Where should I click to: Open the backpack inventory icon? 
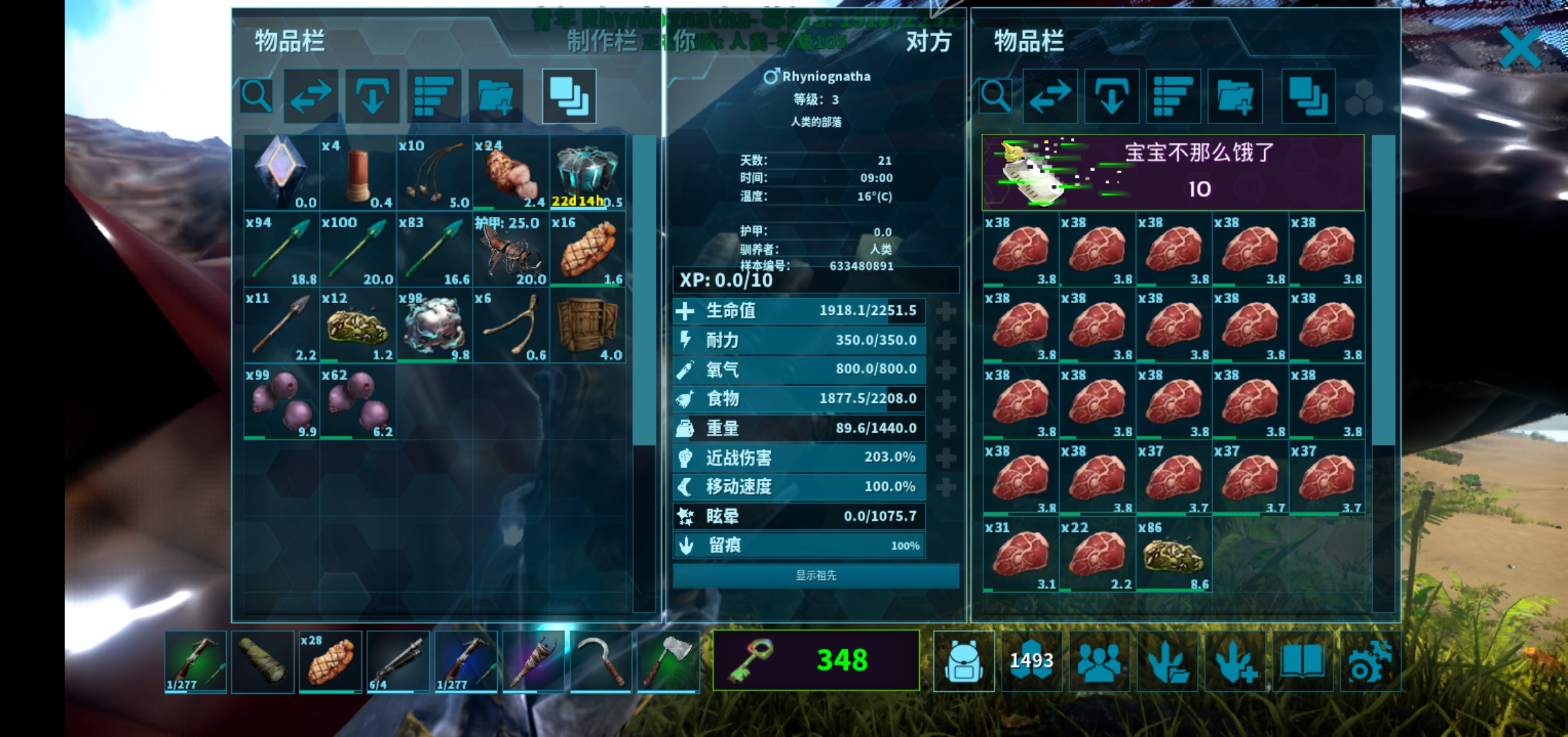tap(964, 661)
